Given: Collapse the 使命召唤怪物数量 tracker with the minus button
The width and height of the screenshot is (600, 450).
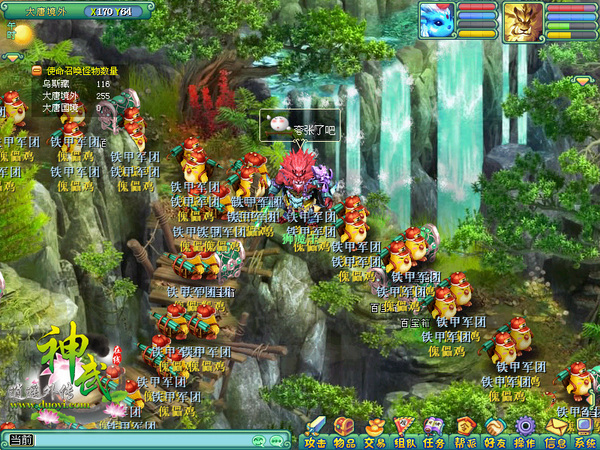Looking at the screenshot, I should point(37,71).
